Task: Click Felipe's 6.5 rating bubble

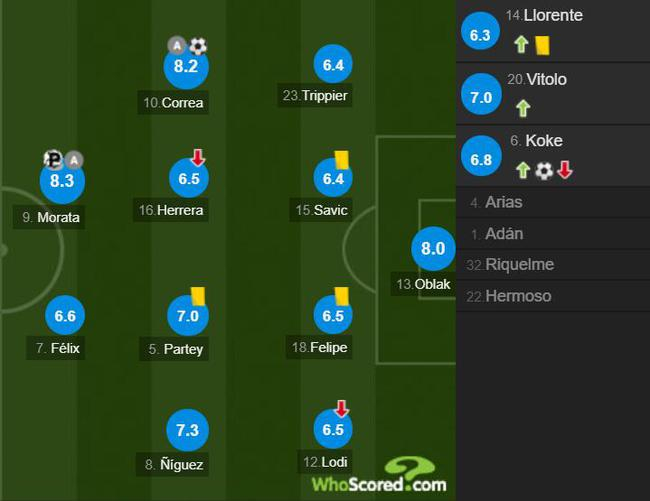Action: (x=333, y=316)
